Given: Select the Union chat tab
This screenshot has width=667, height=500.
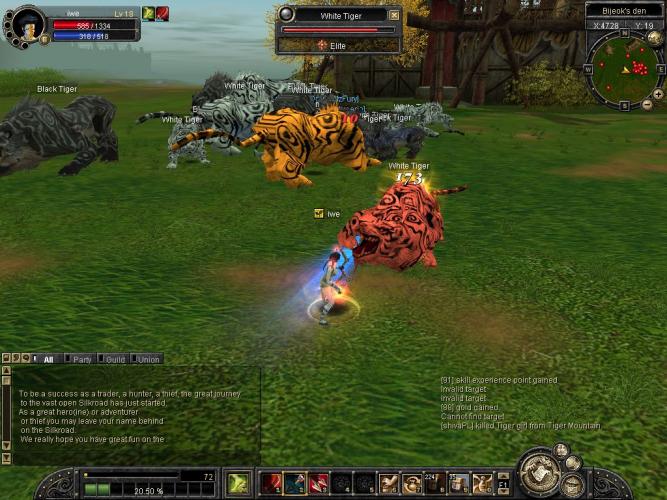Looking at the screenshot, I should pyautogui.click(x=148, y=359).
